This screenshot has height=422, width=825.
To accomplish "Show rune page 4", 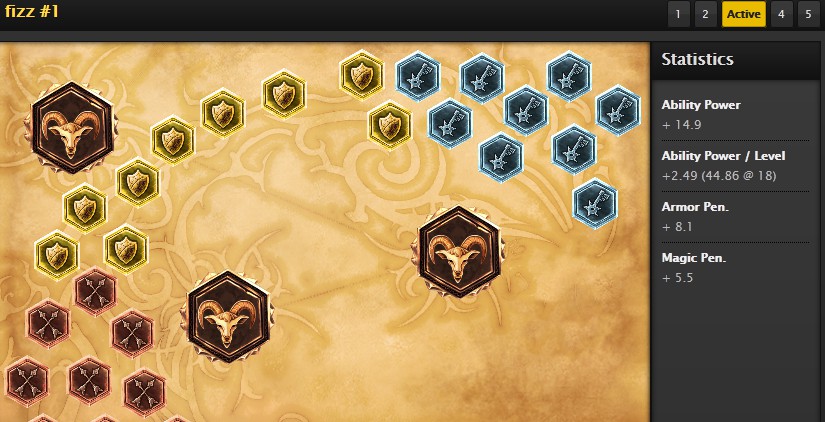I will (781, 14).
